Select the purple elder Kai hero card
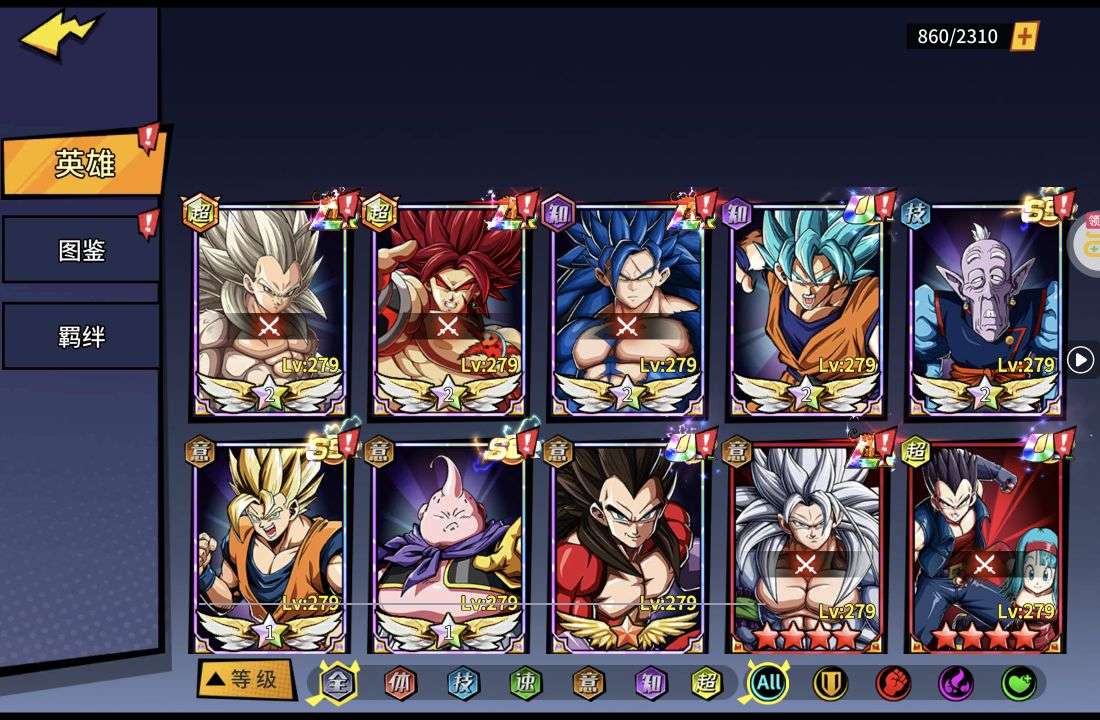 click(986, 310)
